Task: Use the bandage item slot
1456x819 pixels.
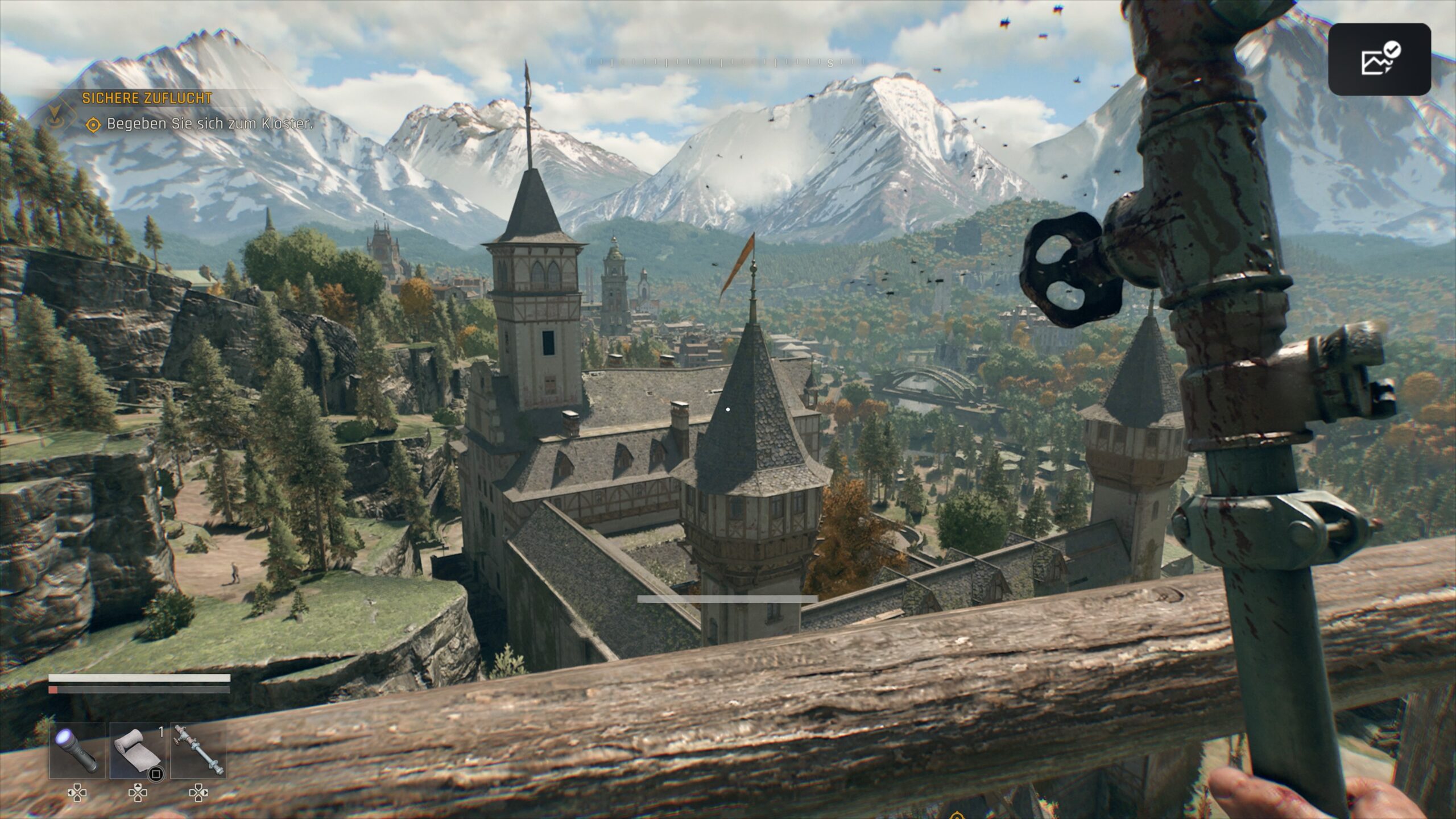Action: [x=137, y=750]
